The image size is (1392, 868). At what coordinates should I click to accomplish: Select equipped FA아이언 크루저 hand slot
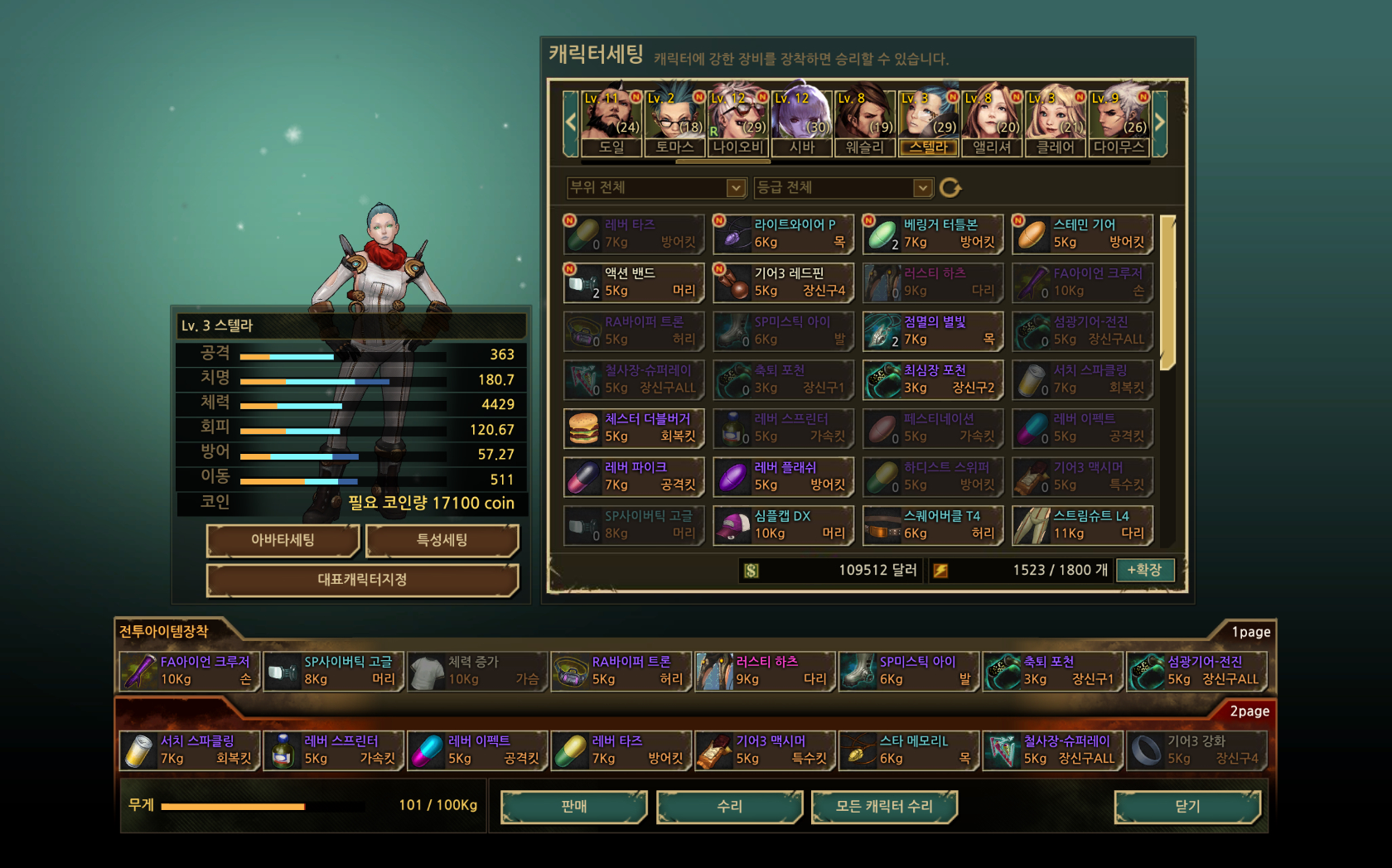click(190, 671)
